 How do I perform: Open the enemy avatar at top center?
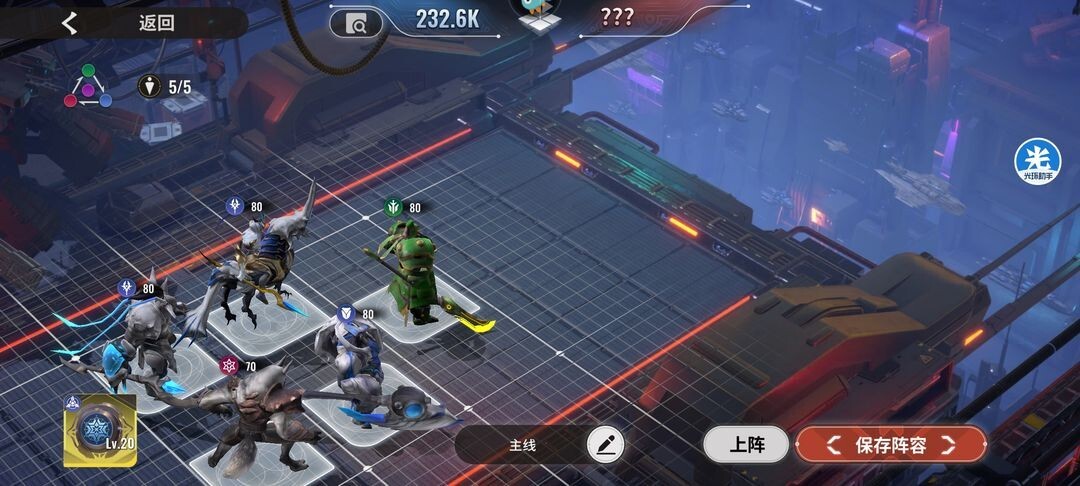(x=538, y=15)
